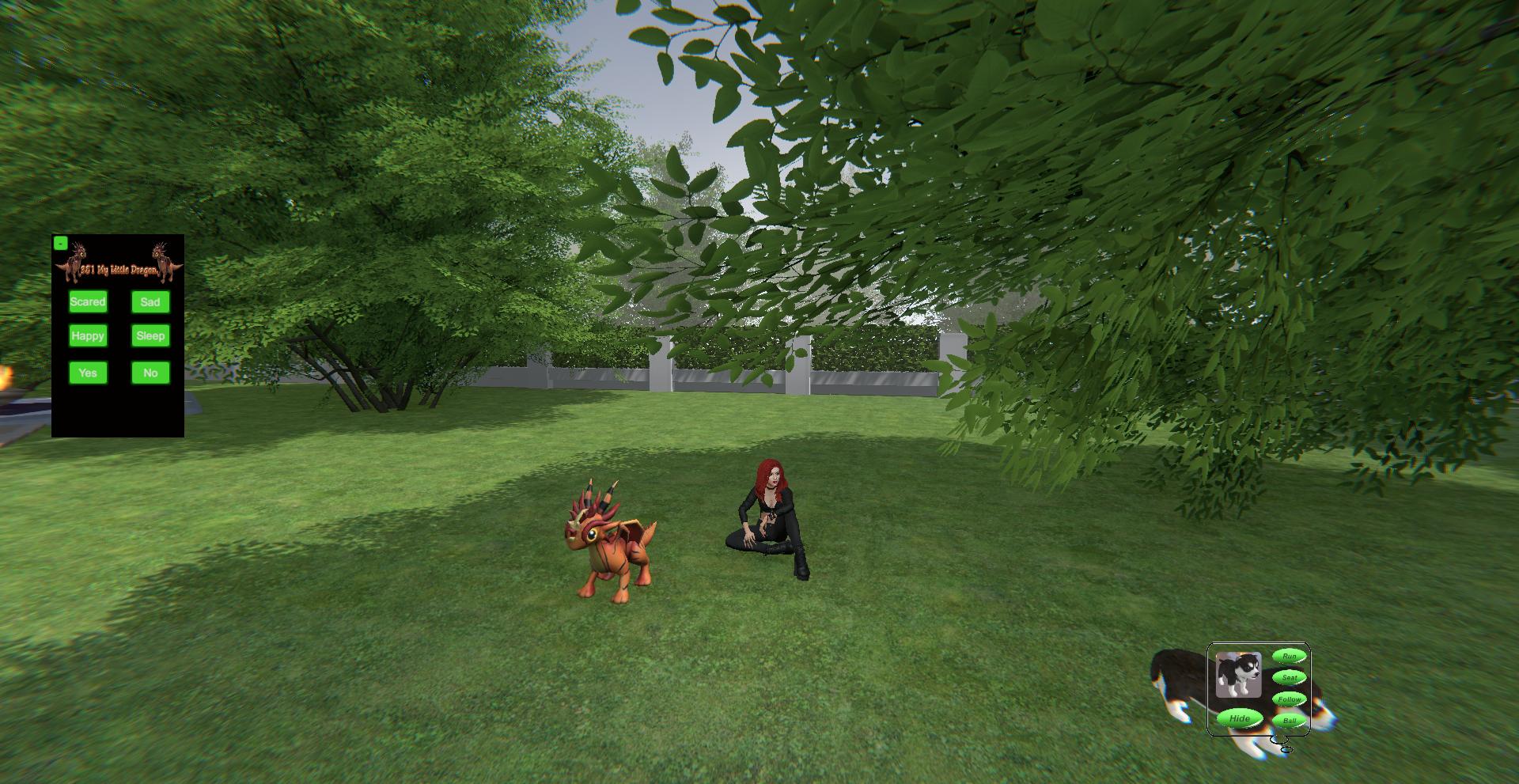The height and width of the screenshot is (784, 1519).
Task: Click the dragon's No button
Action: click(150, 373)
